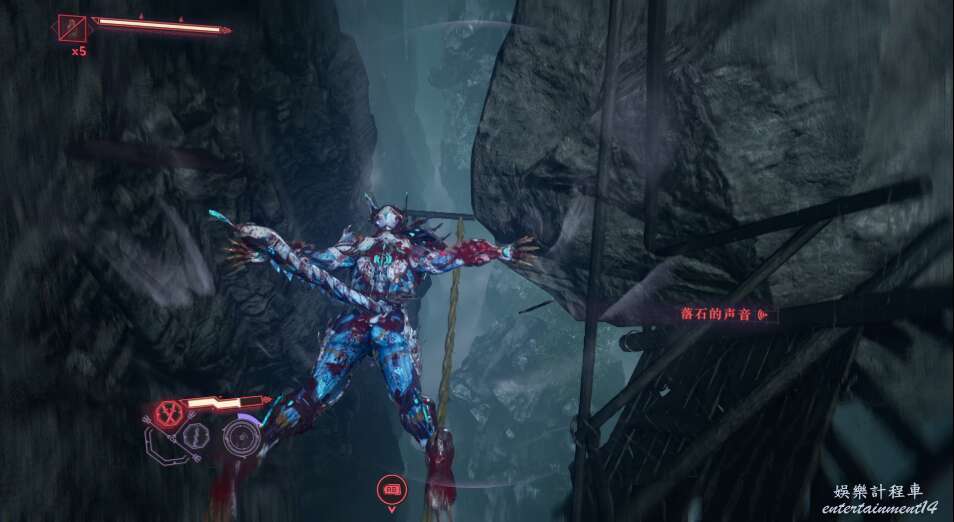Activate the circular dial ability icon

(x=240, y=436)
